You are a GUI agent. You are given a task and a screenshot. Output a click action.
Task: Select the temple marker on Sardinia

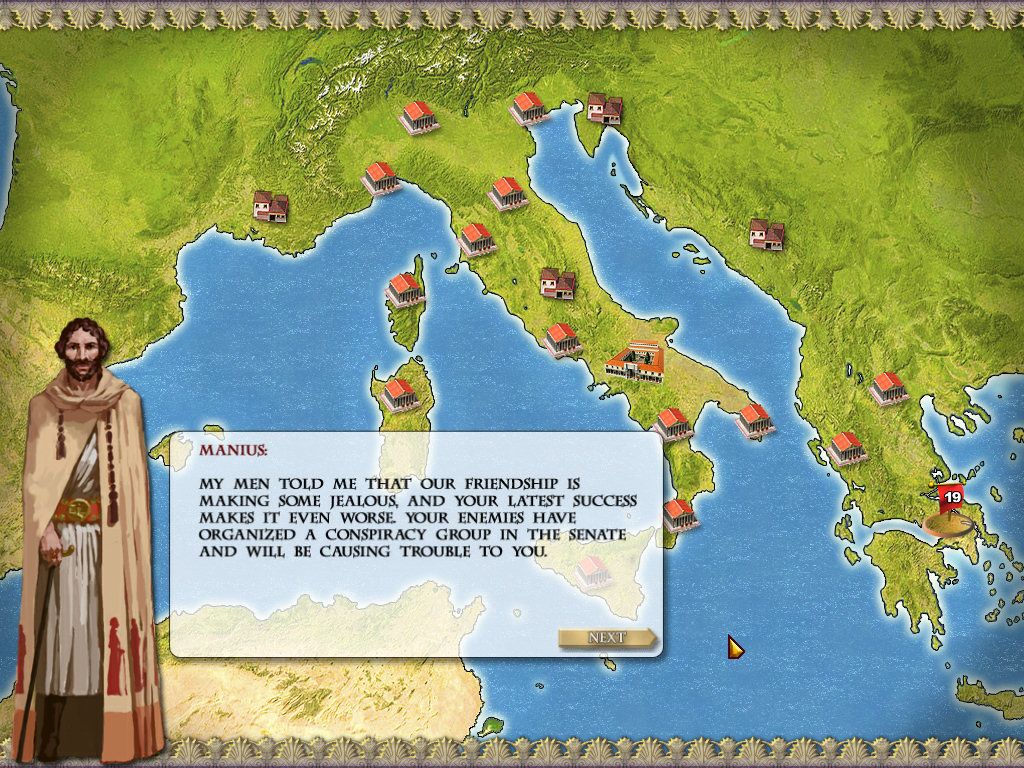click(x=399, y=393)
